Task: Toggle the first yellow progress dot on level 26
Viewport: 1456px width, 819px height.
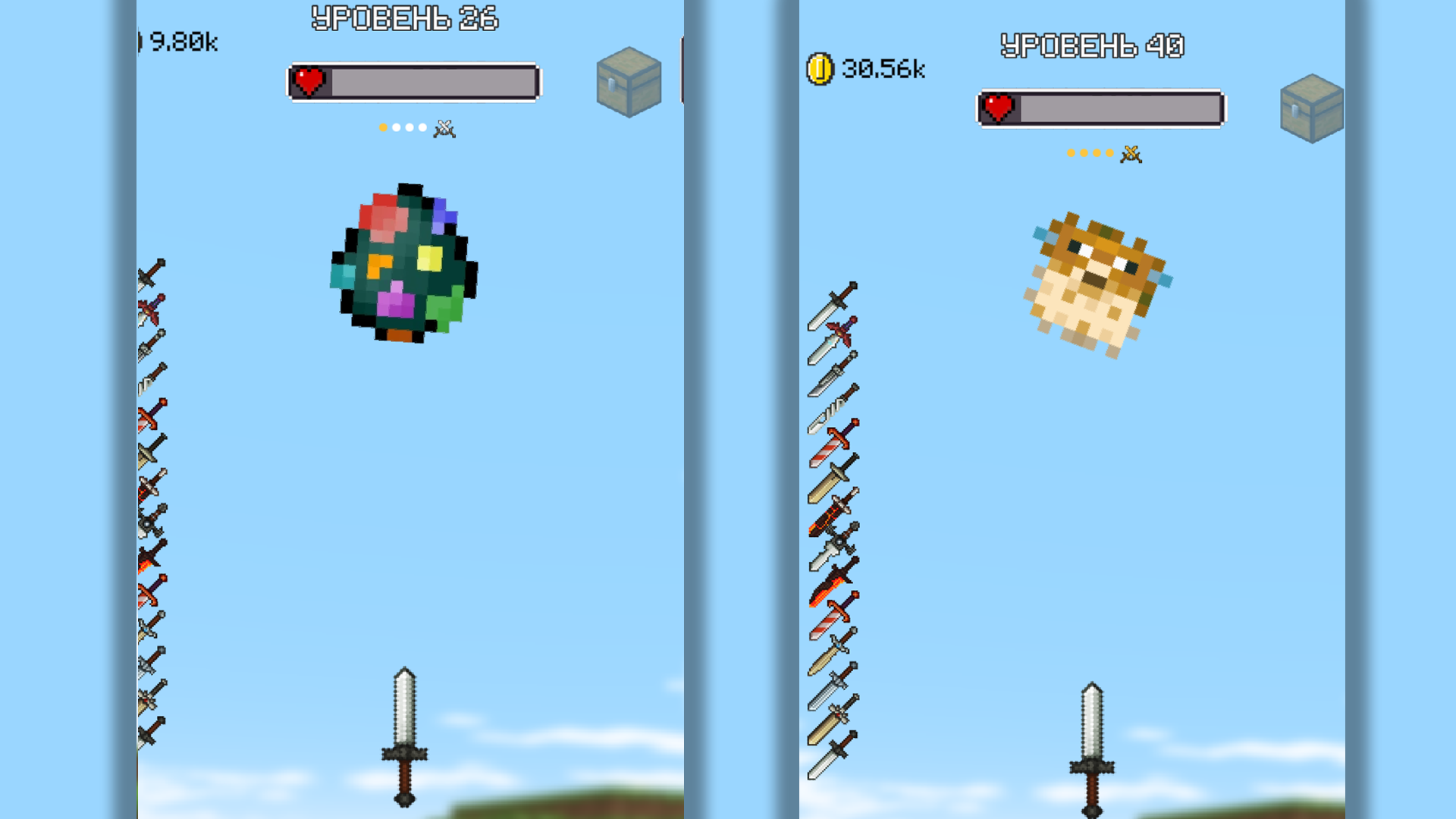Action: coord(383,127)
